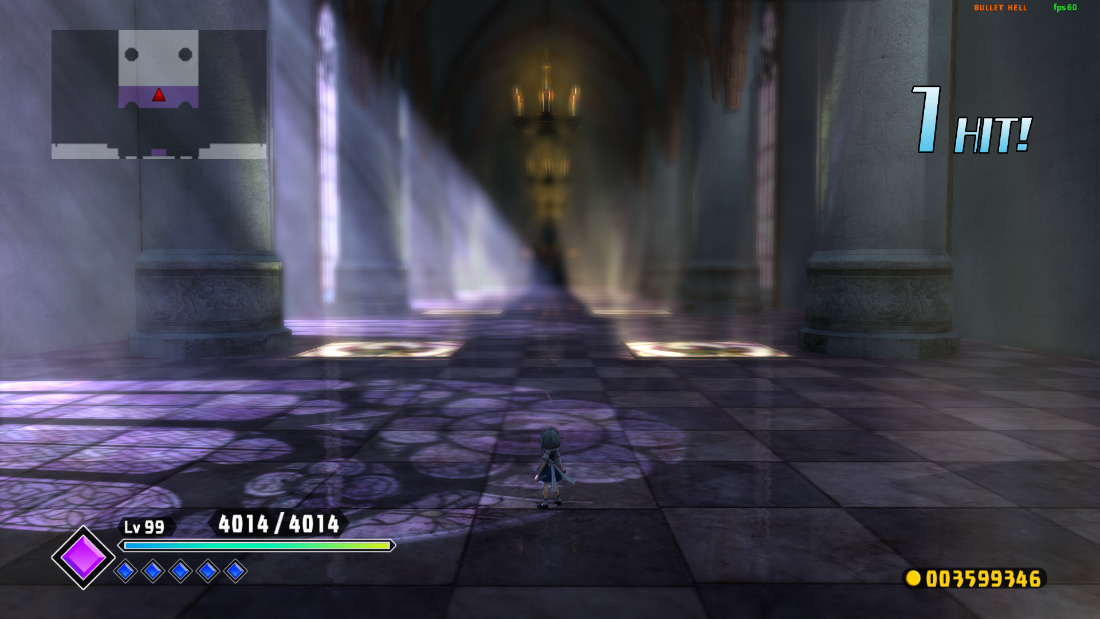This screenshot has width=1100, height=619.
Task: Click the minimap in the corner
Action: pos(159,94)
